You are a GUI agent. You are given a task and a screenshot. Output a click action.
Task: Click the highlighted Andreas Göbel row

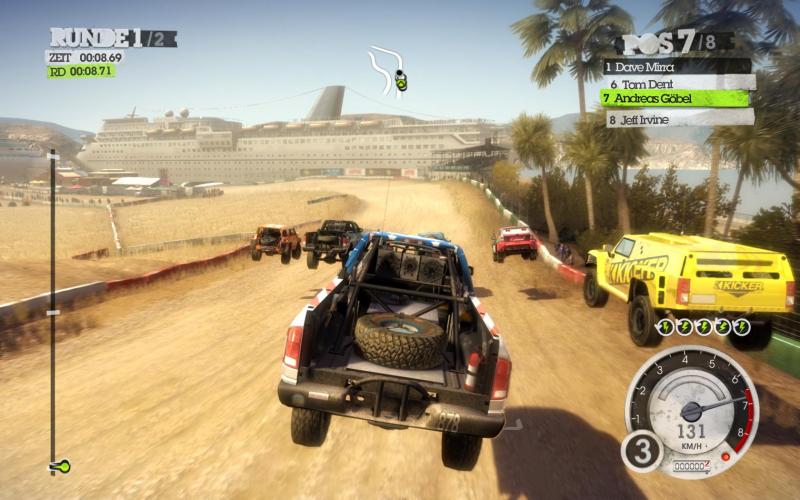point(675,99)
